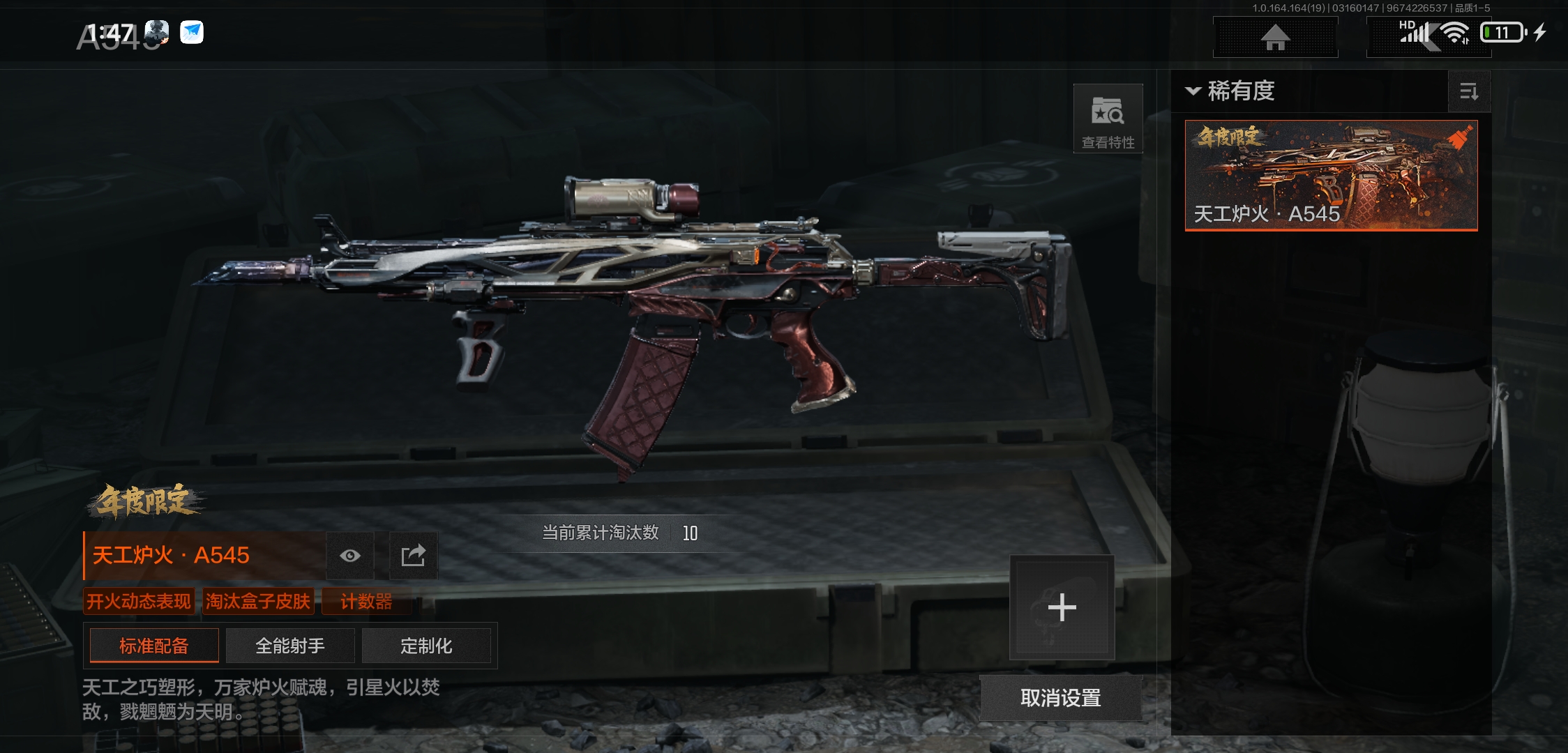The image size is (1568, 753).
Task: Switch to the 全能射手 loadout tab
Action: (290, 646)
